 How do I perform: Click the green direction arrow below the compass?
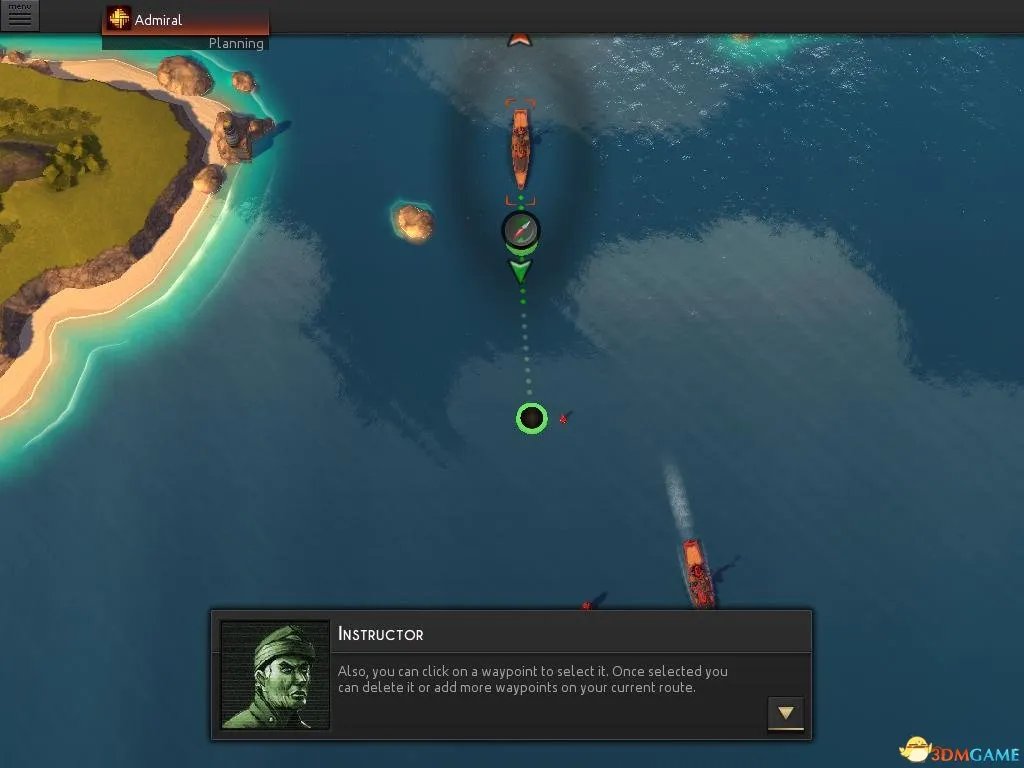pyautogui.click(x=521, y=270)
